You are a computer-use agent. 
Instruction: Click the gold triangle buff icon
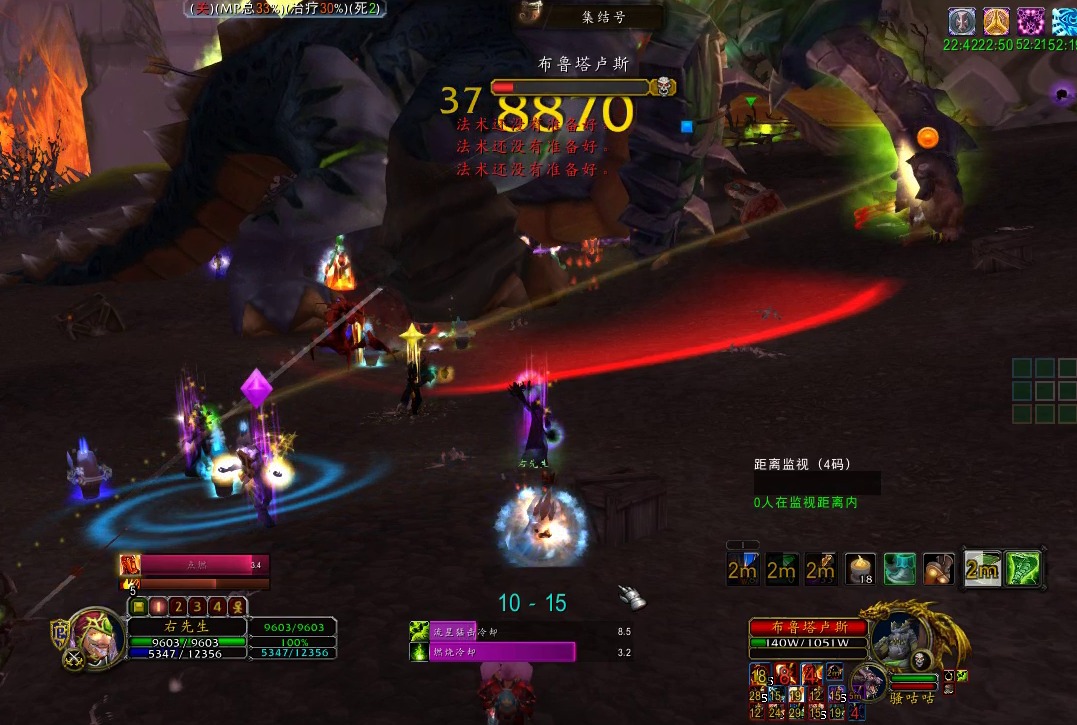996,21
